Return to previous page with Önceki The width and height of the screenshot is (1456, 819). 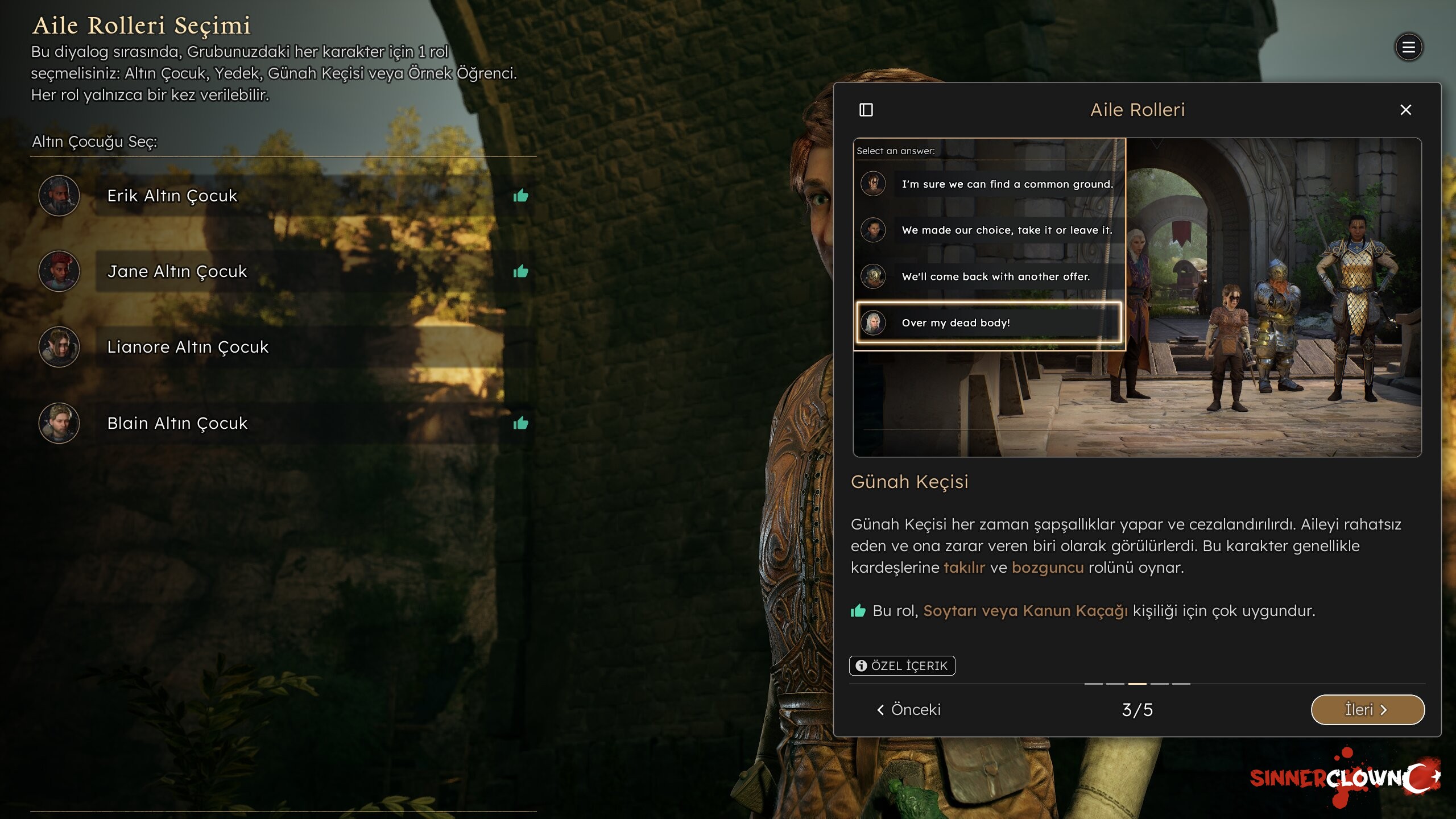pos(909,709)
